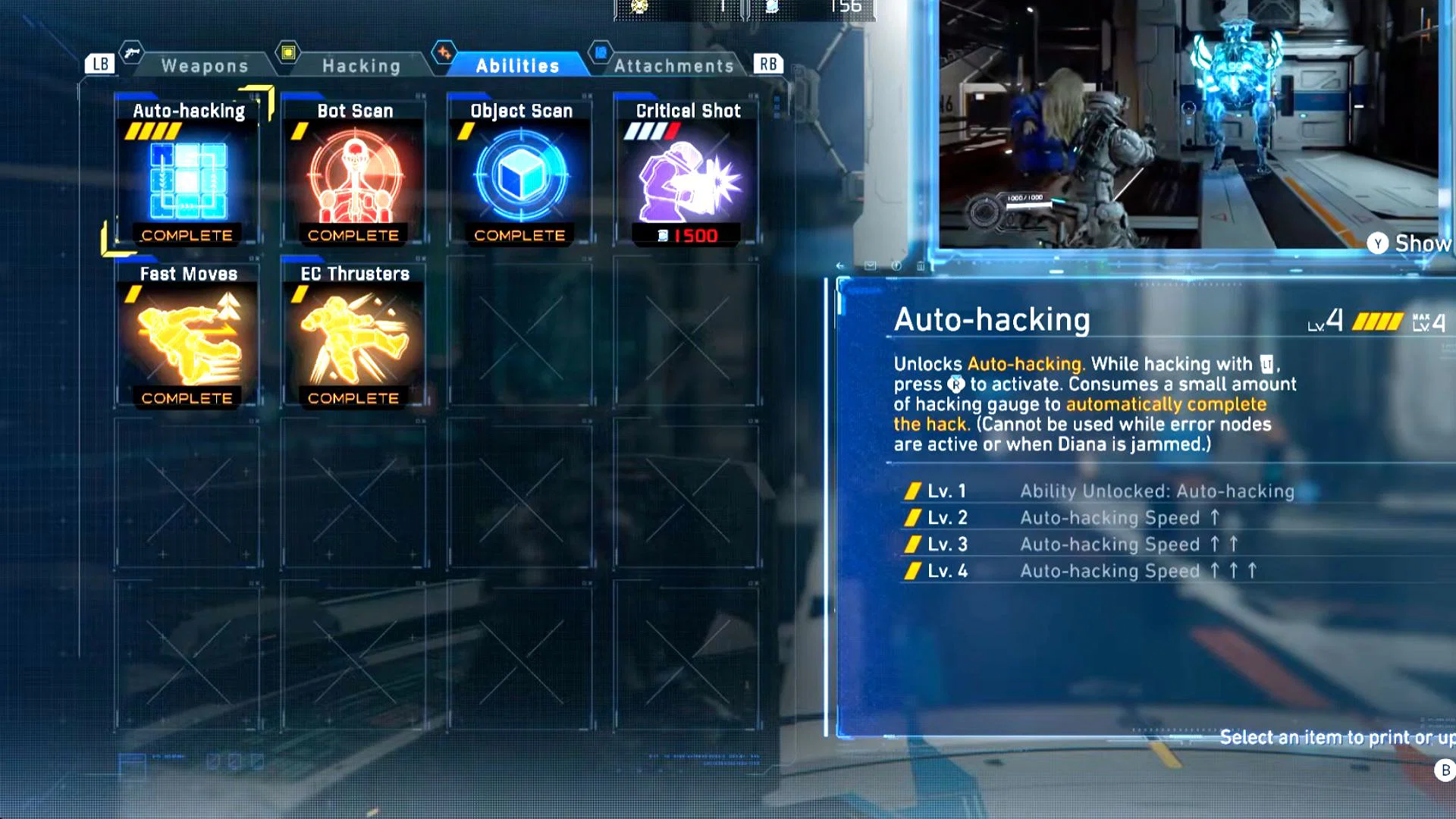Toggle the COMPLETE badge under EC Thrusters

pos(353,397)
